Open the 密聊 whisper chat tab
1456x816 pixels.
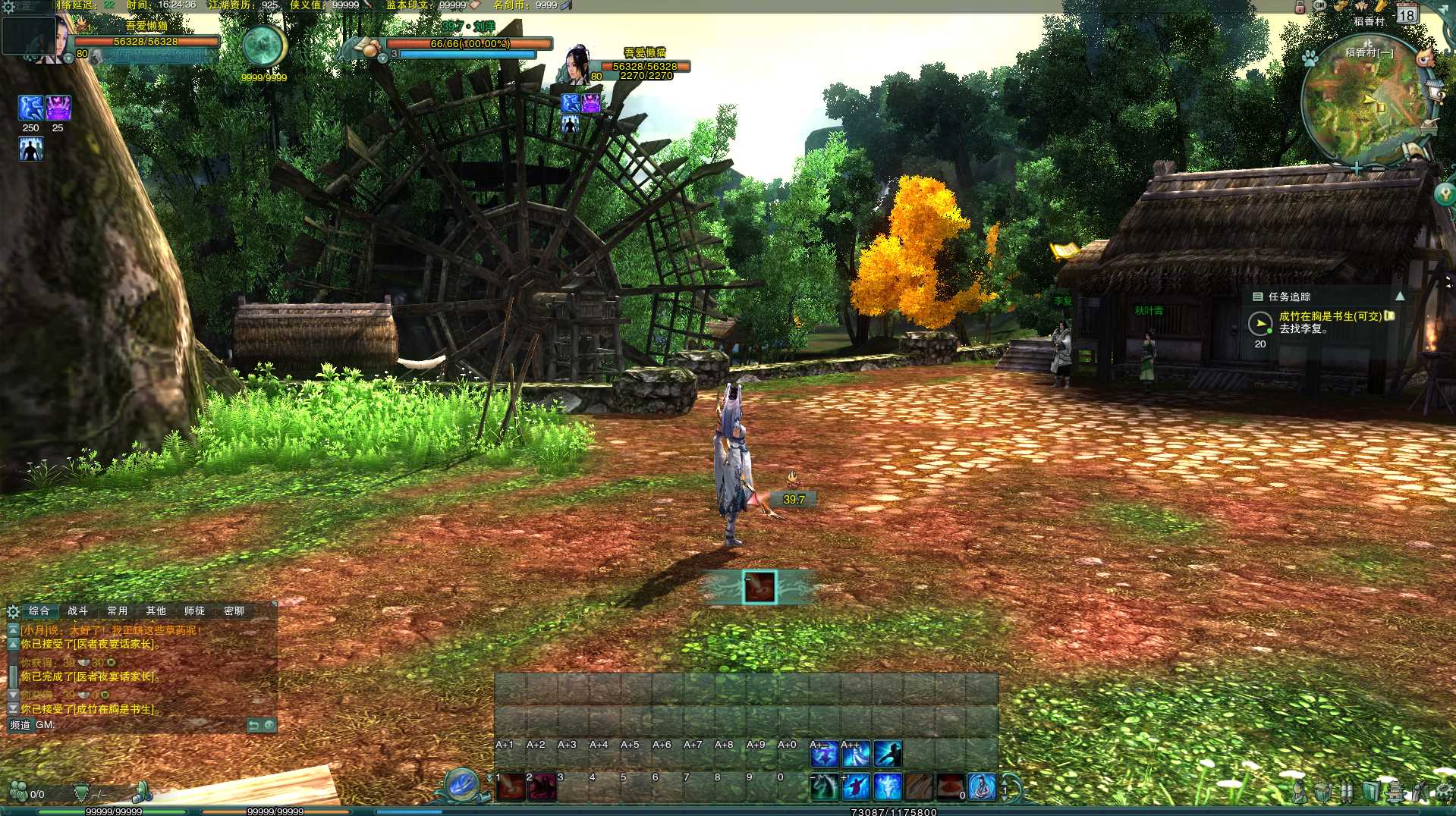point(234,610)
